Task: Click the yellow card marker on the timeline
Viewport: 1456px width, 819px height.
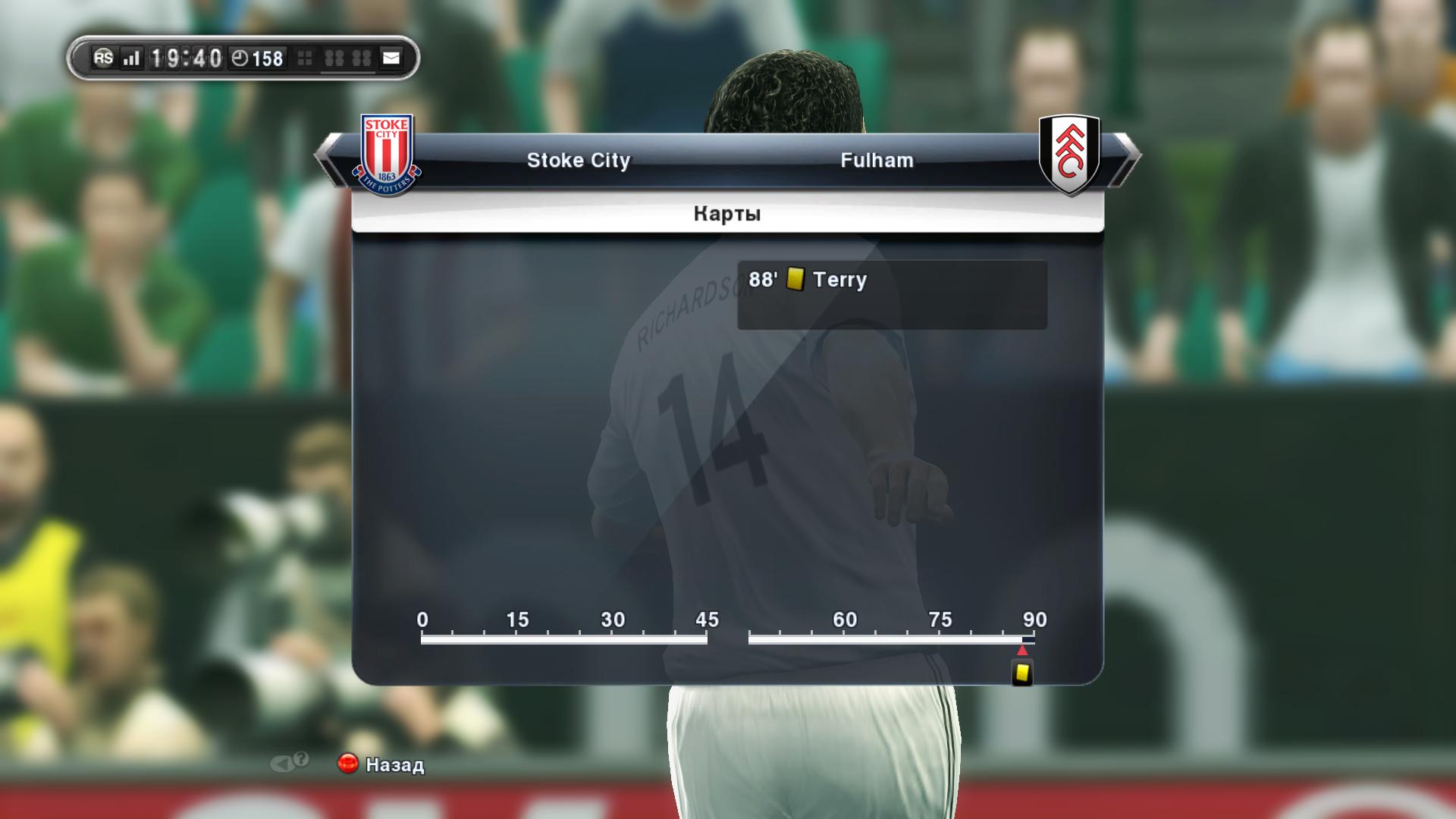Action: point(1022,673)
